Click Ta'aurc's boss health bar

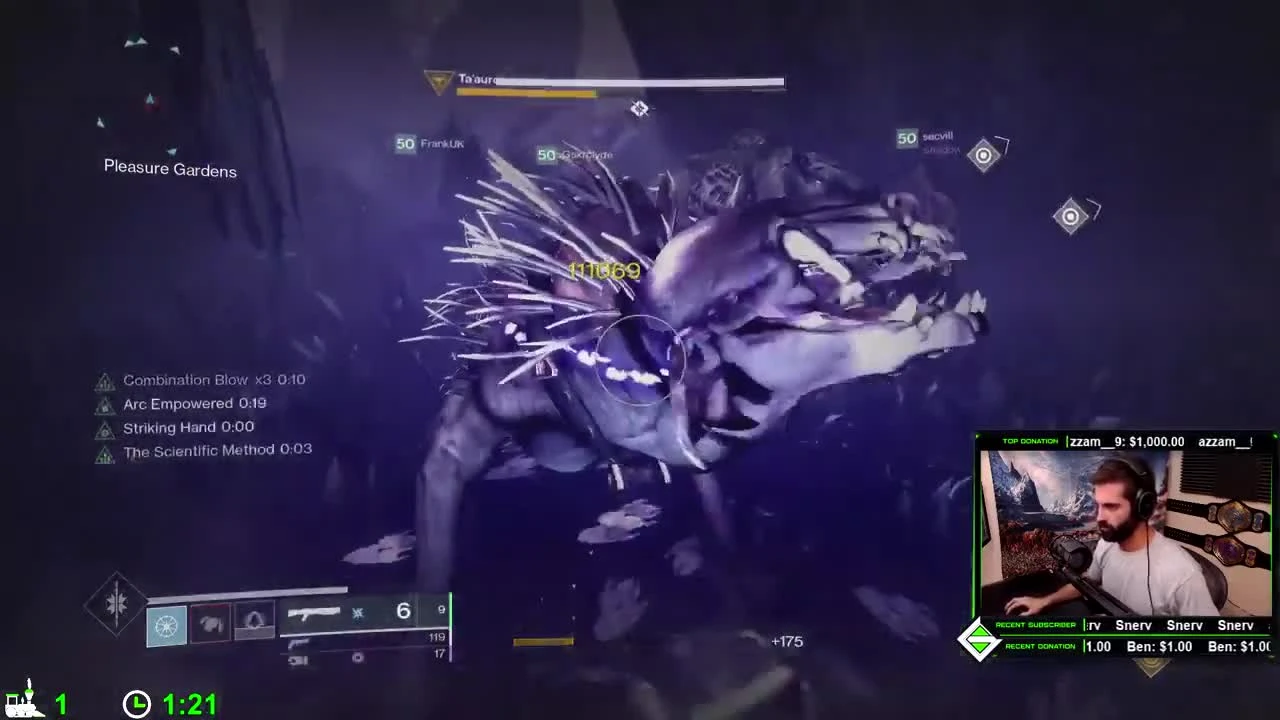[x=620, y=83]
